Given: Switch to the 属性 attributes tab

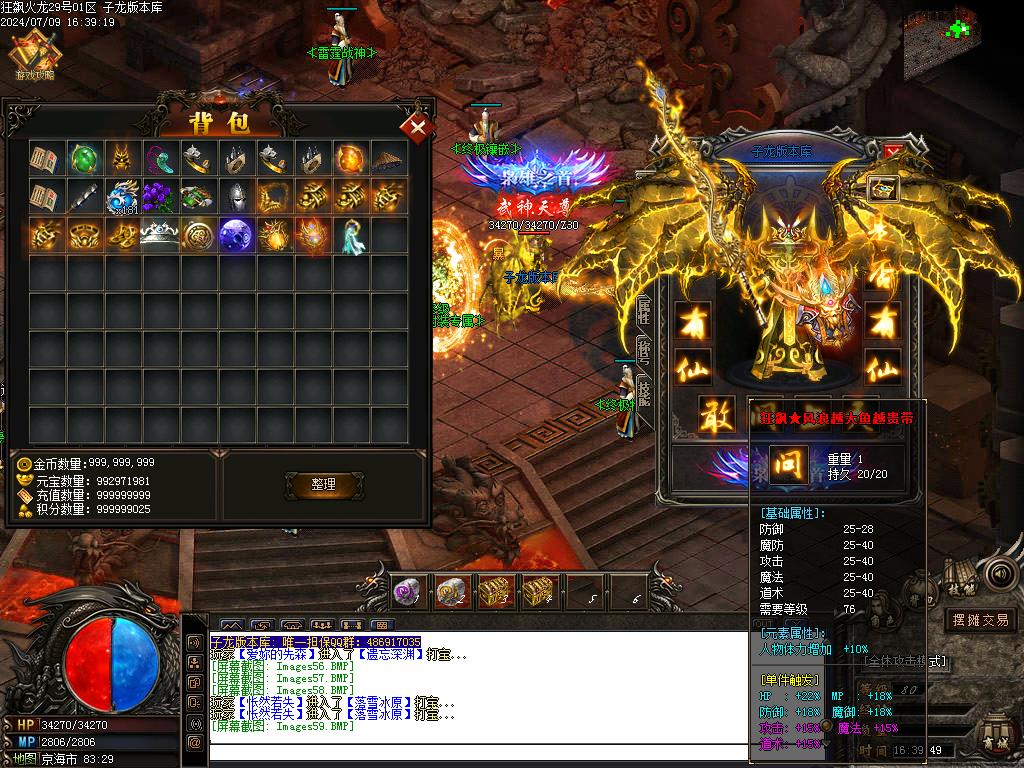Looking at the screenshot, I should click(x=644, y=312).
